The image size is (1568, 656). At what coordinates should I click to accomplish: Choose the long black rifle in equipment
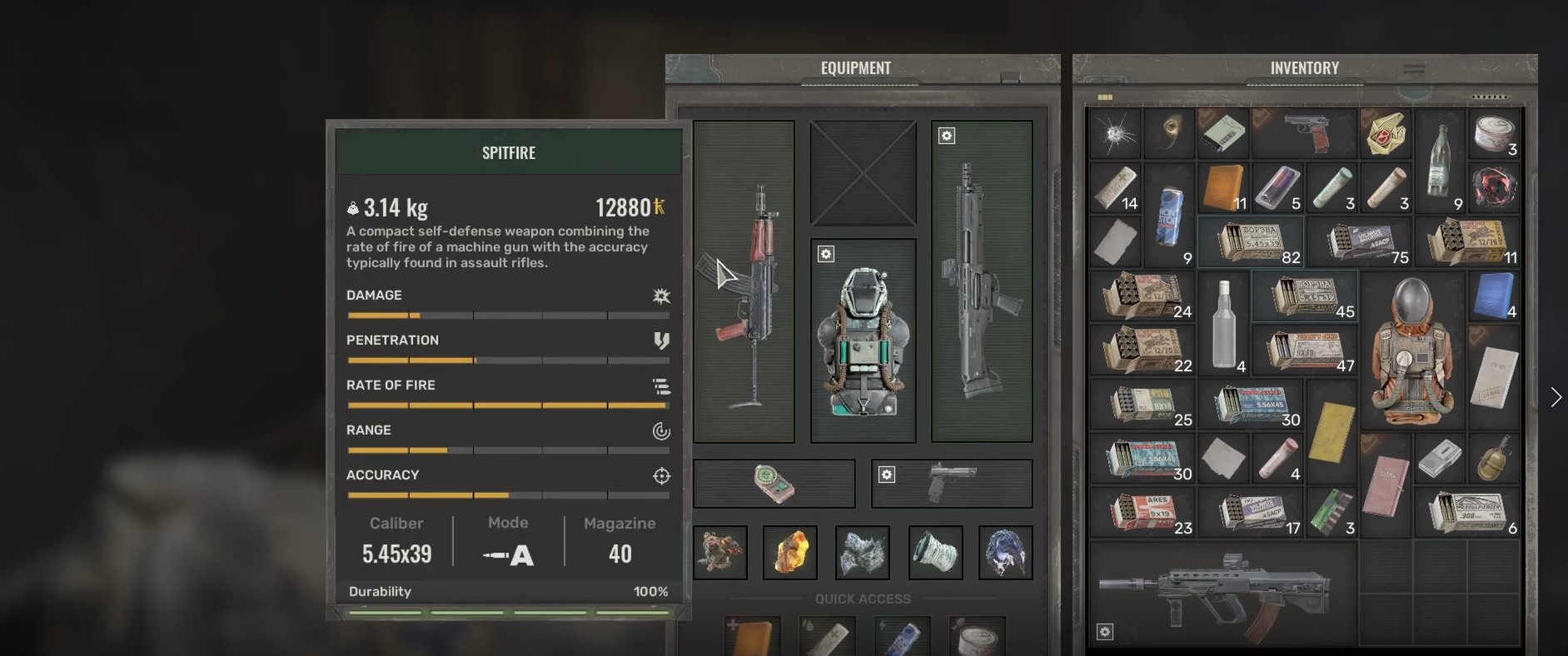tap(981, 281)
